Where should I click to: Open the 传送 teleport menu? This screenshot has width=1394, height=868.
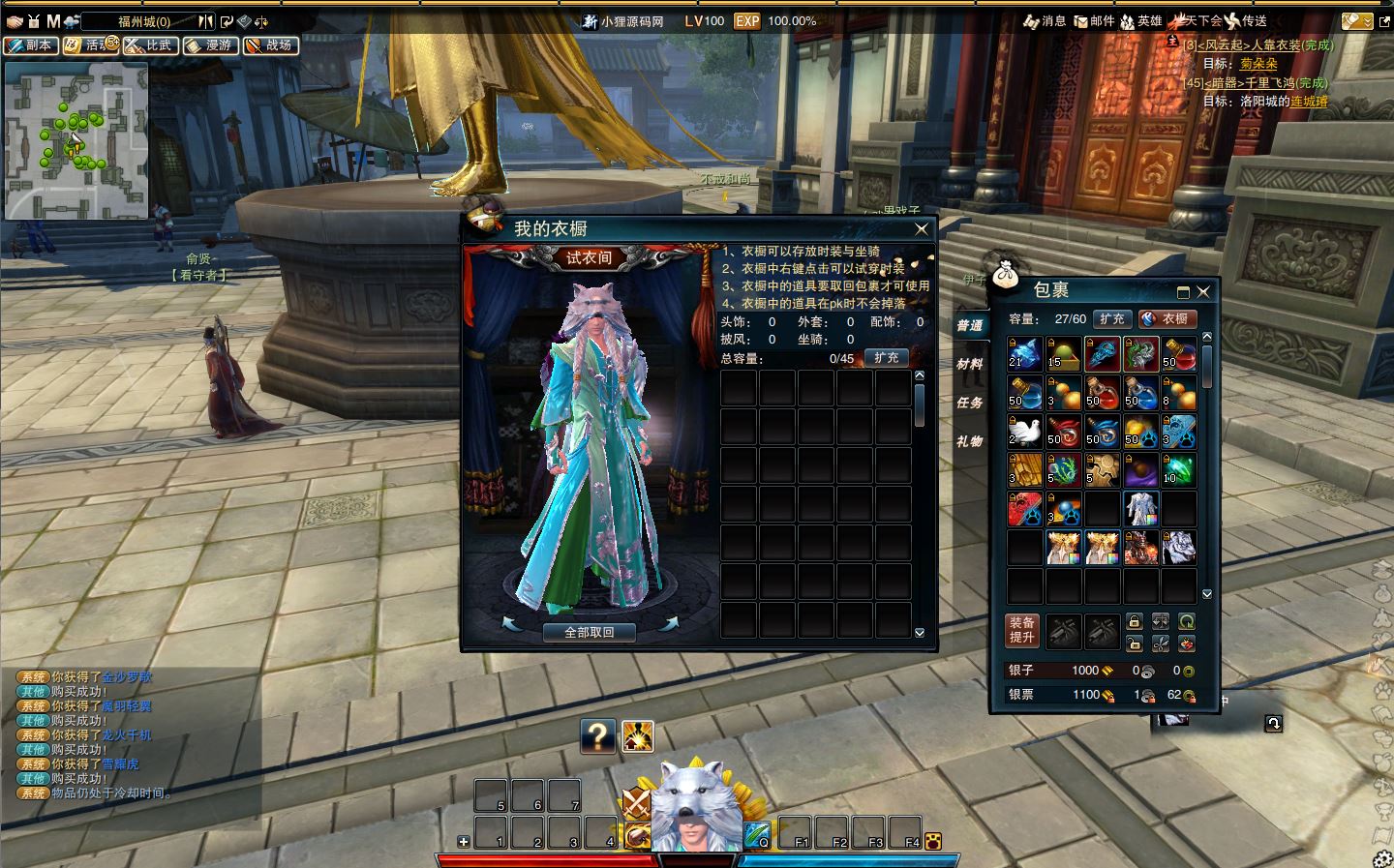1246,20
